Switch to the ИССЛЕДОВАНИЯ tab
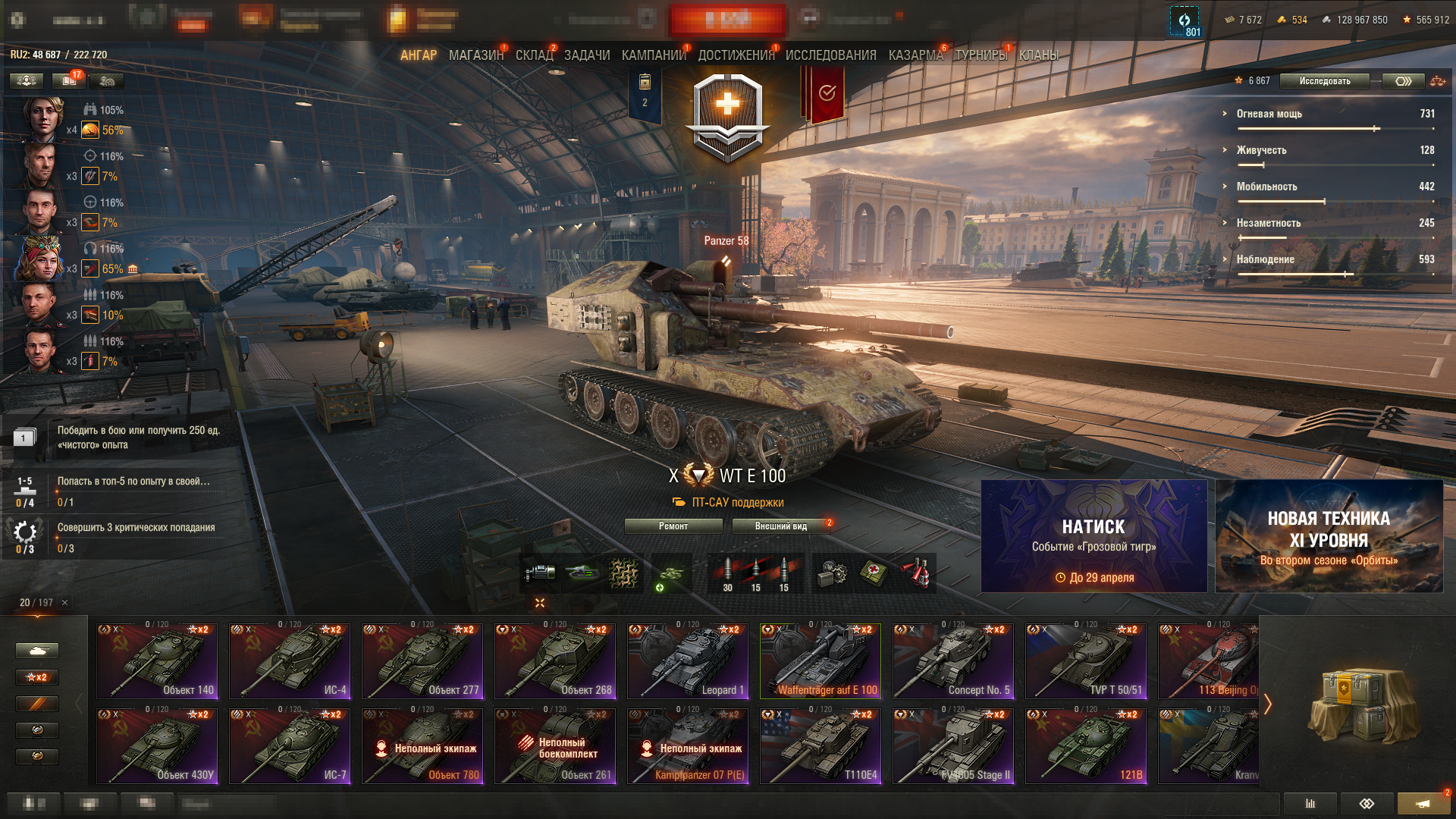This screenshot has height=819, width=1456. coord(830,55)
